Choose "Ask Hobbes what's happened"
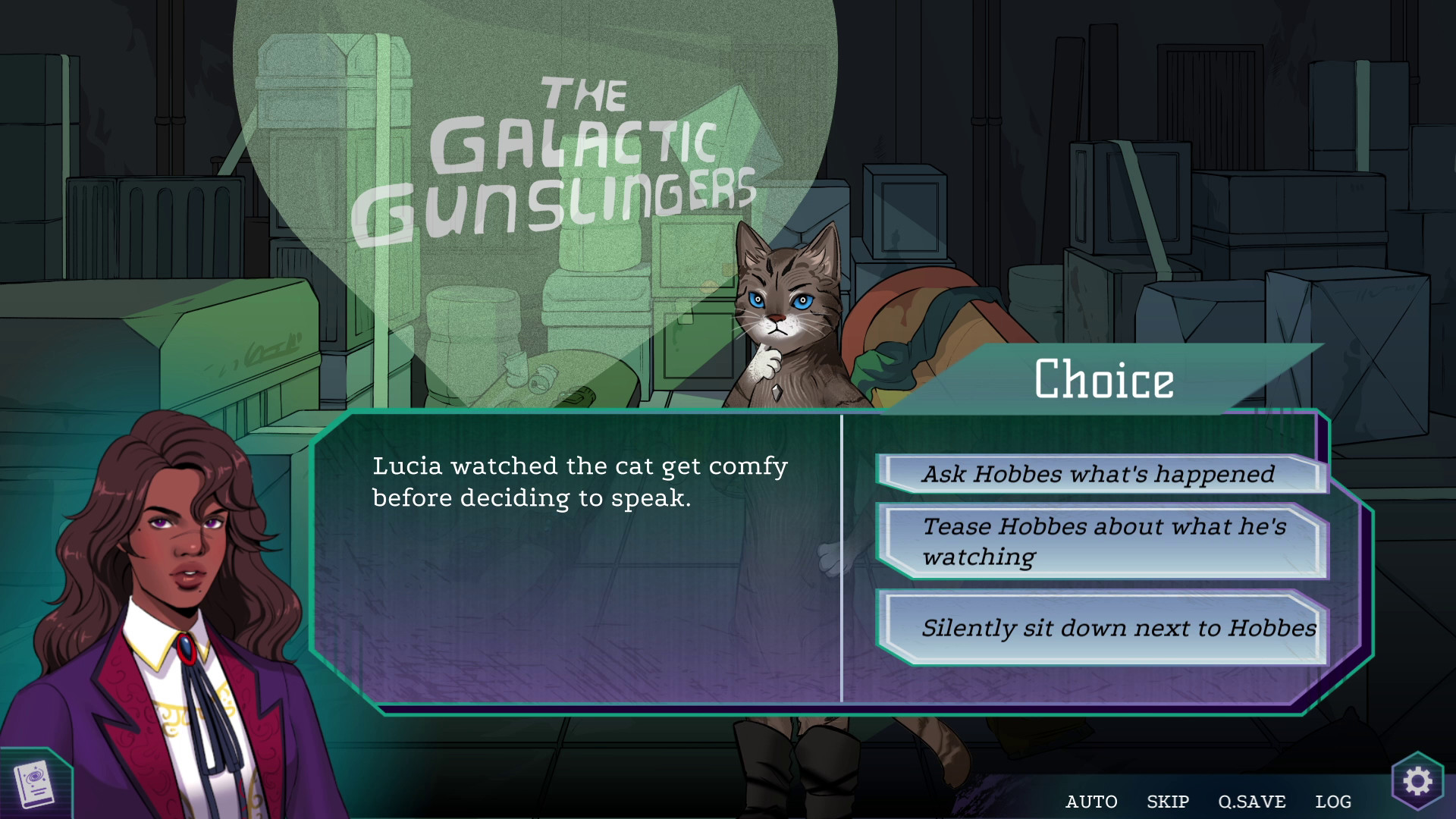Viewport: 1456px width, 819px height. coord(1100,474)
